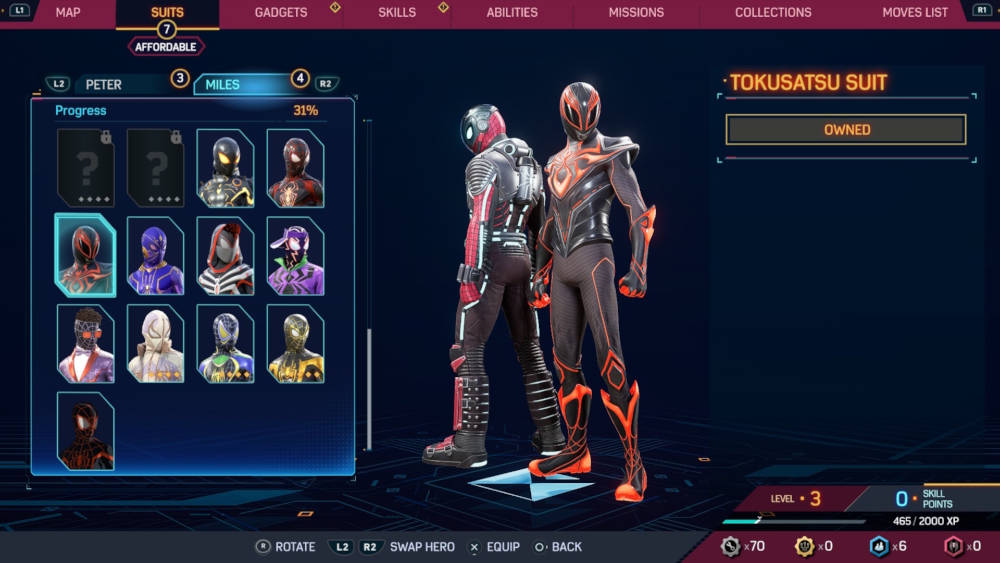1000x563 pixels.
Task: Switch to the Gadgets tab
Action: [281, 13]
